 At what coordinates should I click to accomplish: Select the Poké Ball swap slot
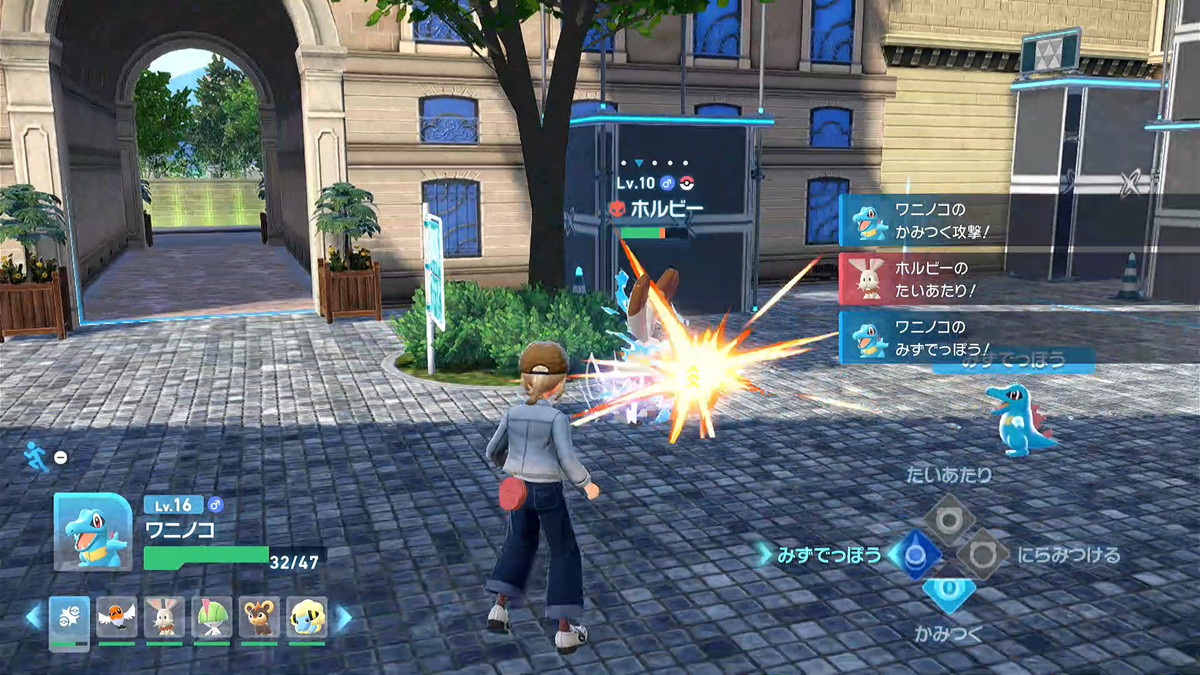pos(69,617)
